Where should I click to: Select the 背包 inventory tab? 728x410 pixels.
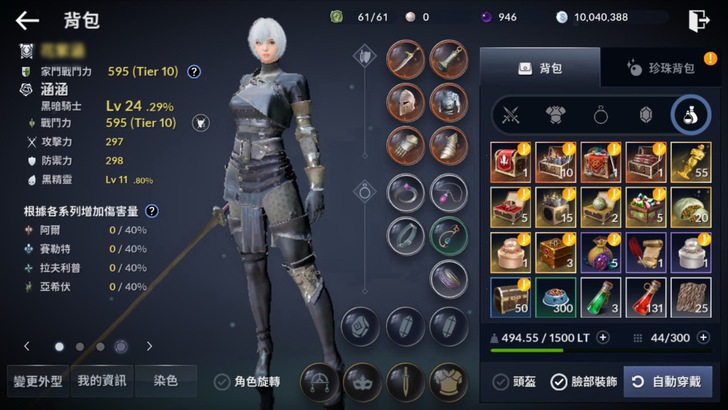(540, 68)
